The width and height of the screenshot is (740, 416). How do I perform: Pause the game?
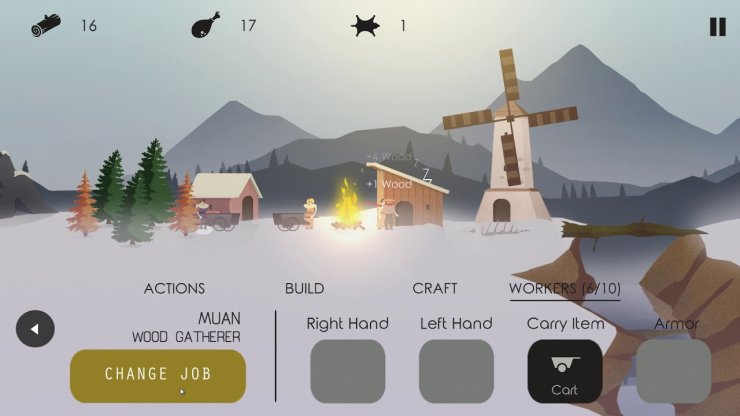pyautogui.click(x=717, y=27)
